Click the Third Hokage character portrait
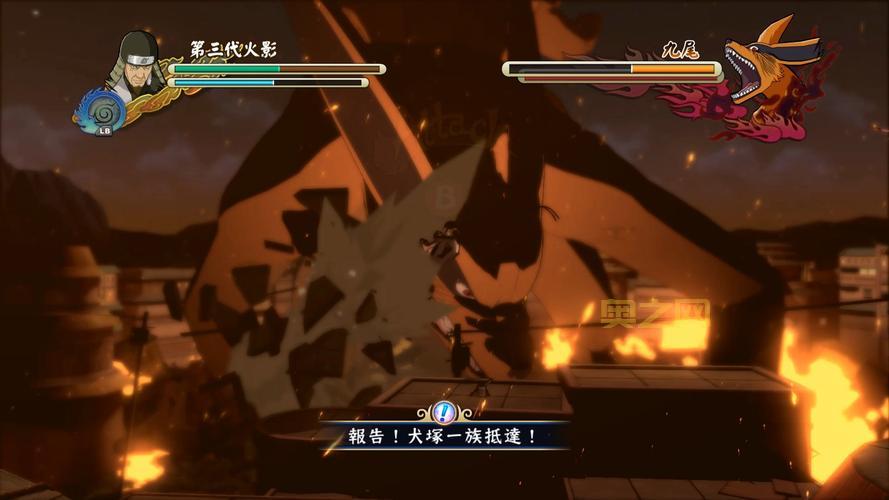Viewport: 889px width, 500px height. tap(137, 62)
